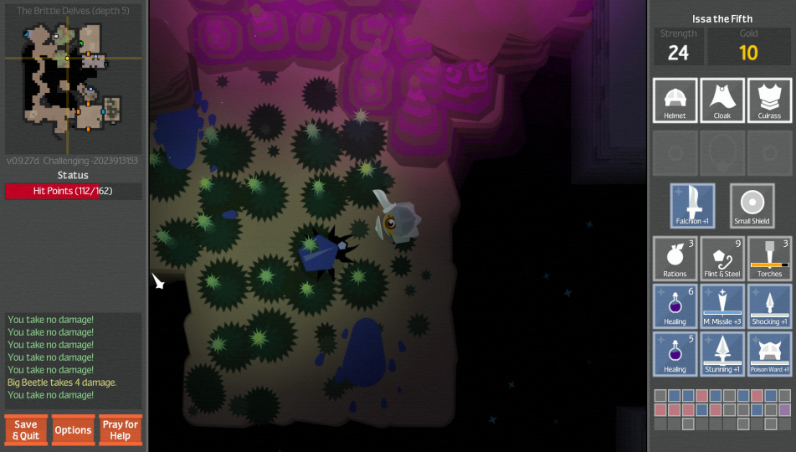
Task: Open the Options menu
Action: 73,430
